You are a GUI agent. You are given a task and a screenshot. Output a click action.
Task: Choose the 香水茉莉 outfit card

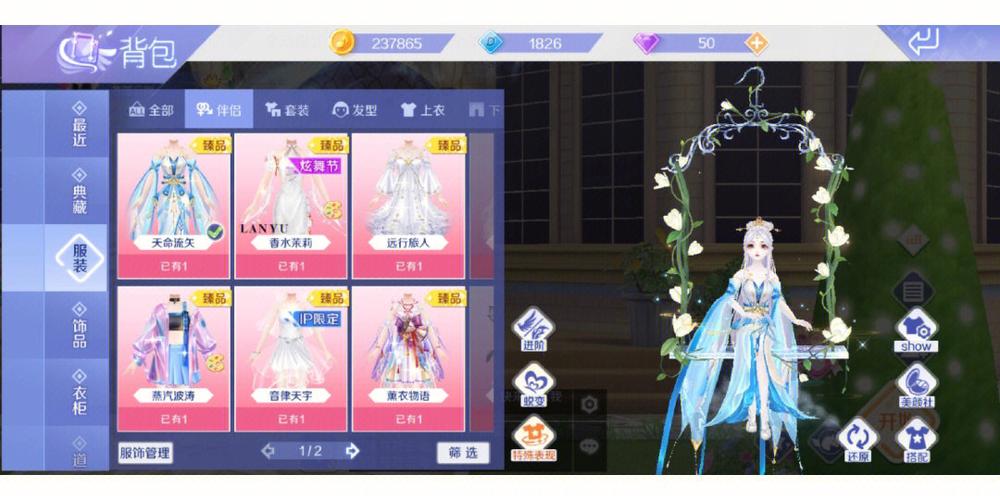(x=291, y=204)
